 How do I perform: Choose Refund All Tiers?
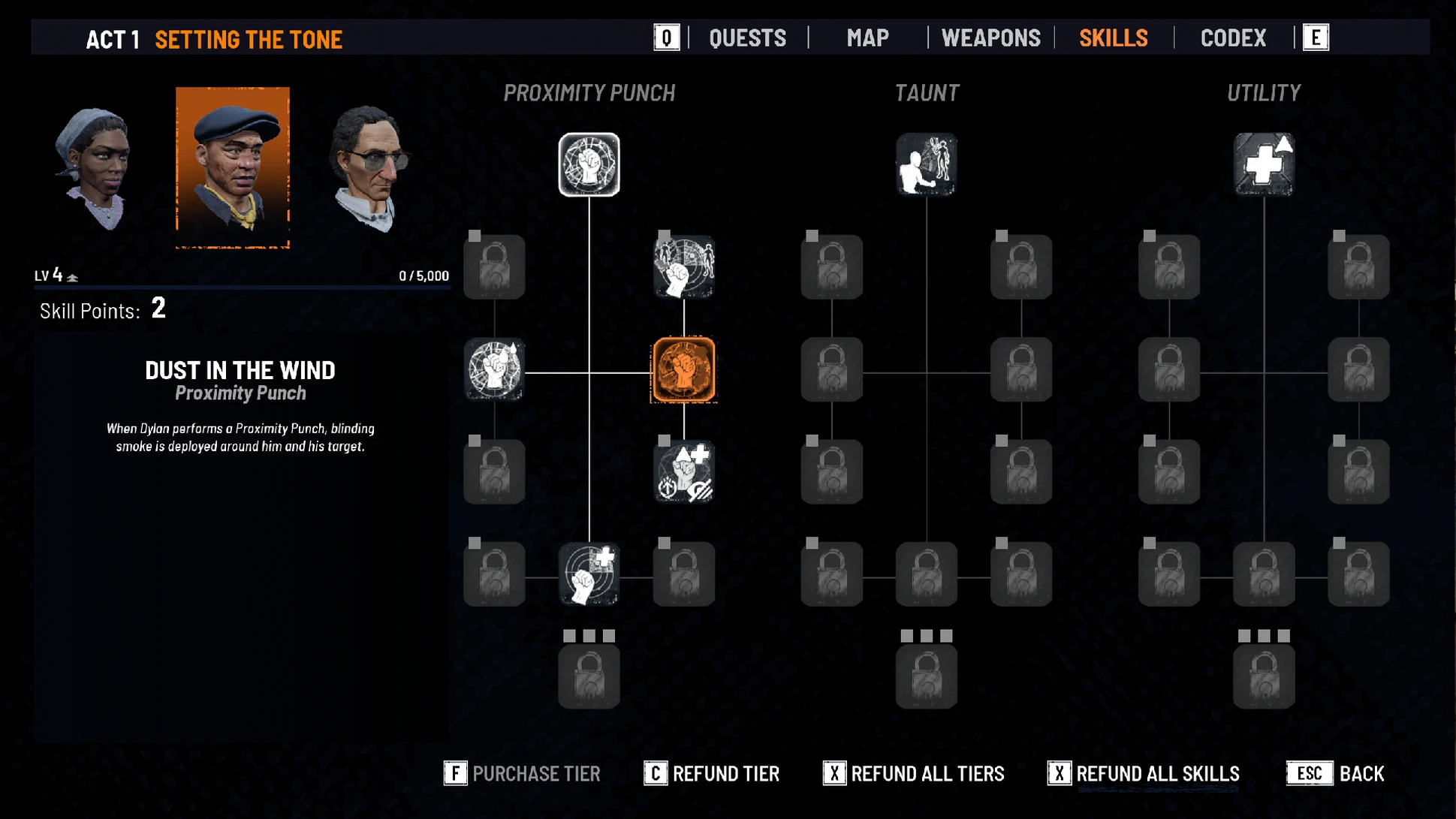(914, 773)
